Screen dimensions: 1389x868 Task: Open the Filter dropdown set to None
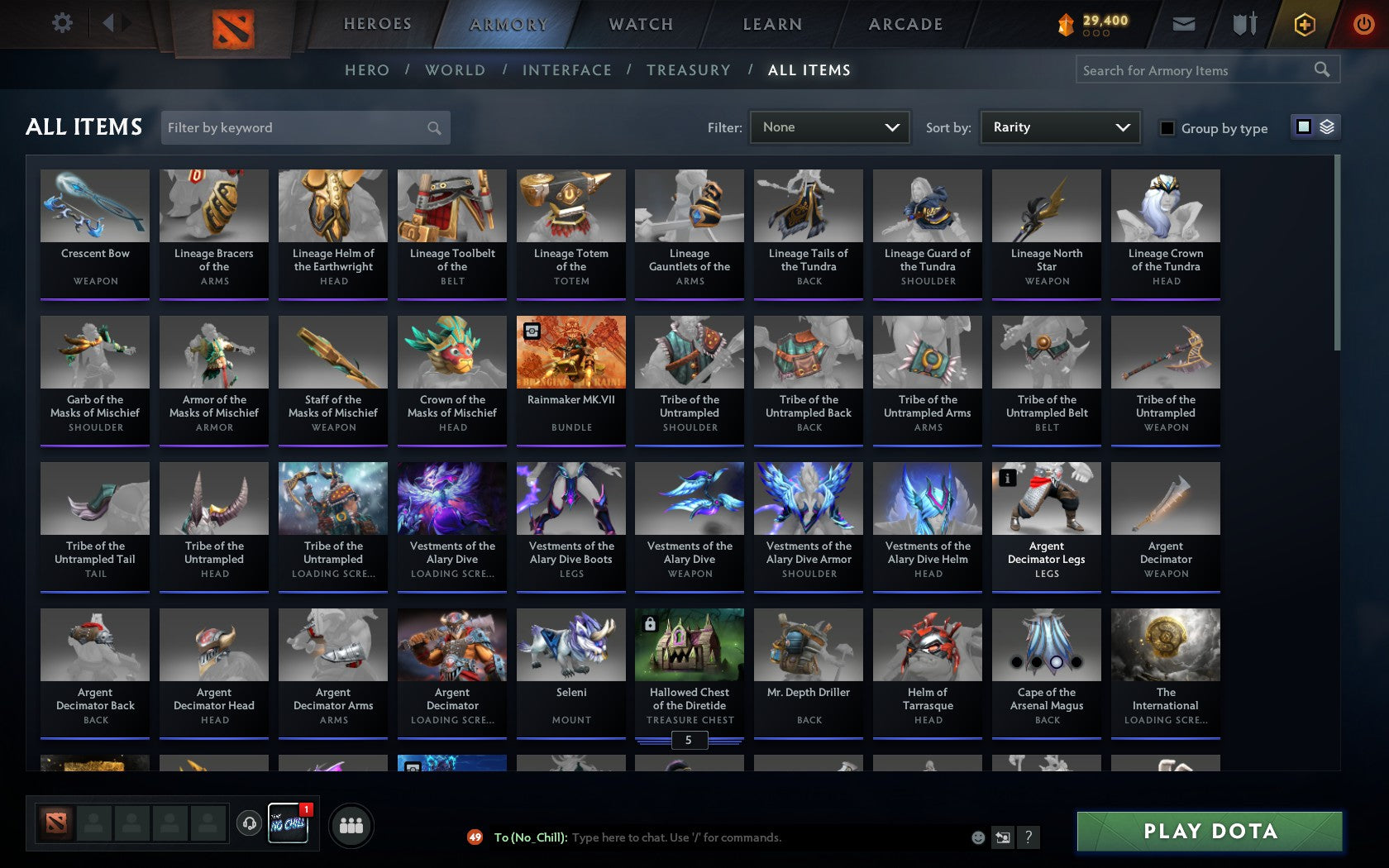click(829, 127)
